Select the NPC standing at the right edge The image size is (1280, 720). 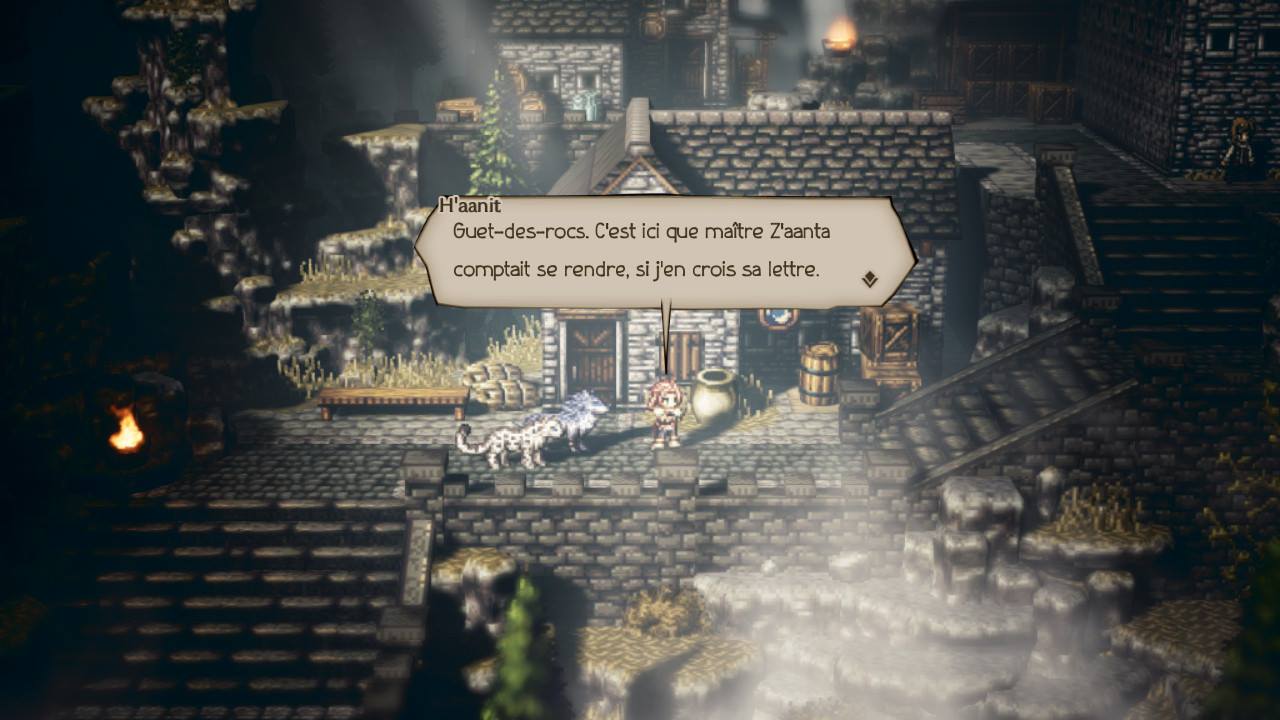(1240, 145)
